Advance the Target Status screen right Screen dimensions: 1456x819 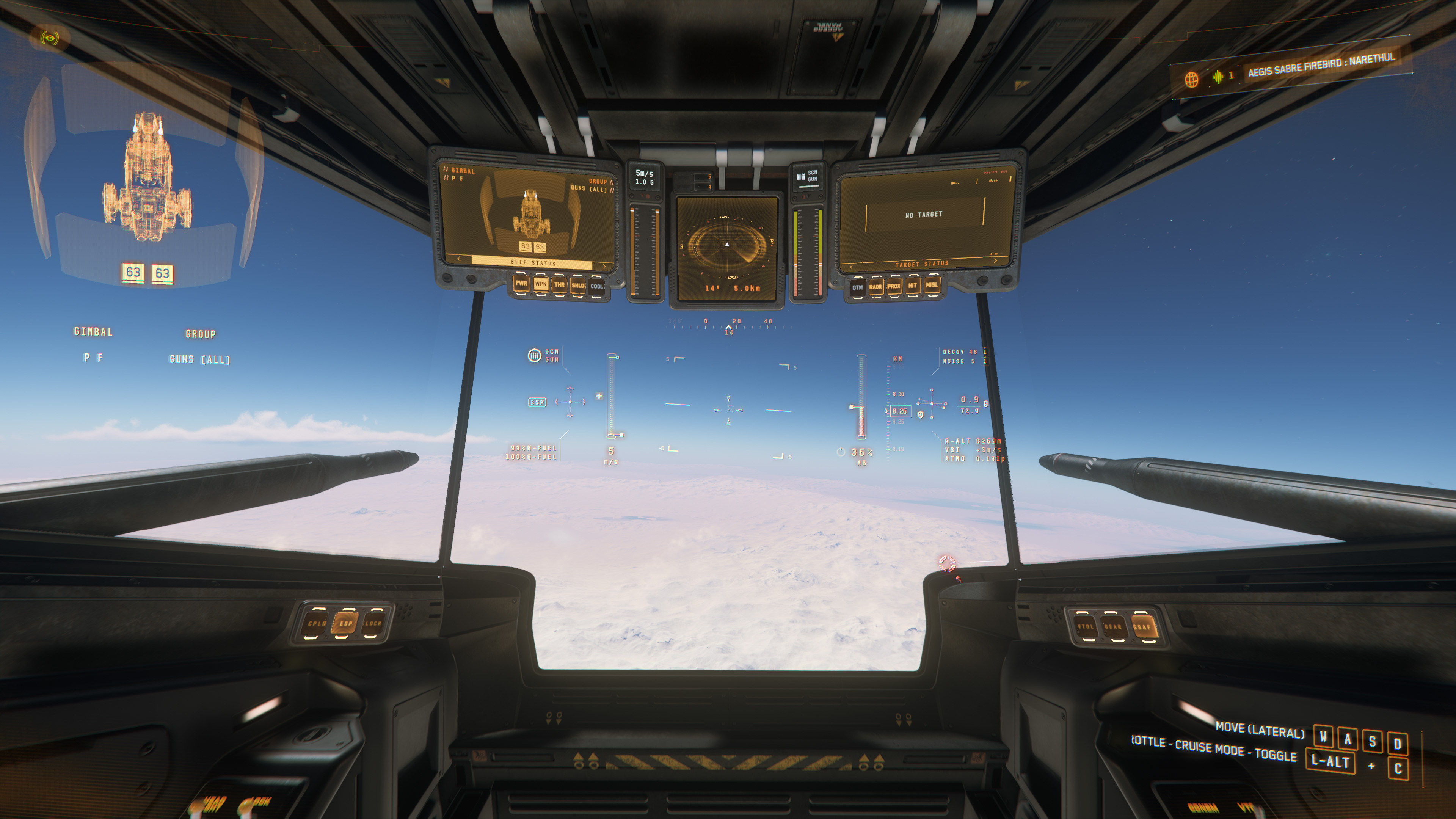pyautogui.click(x=995, y=260)
